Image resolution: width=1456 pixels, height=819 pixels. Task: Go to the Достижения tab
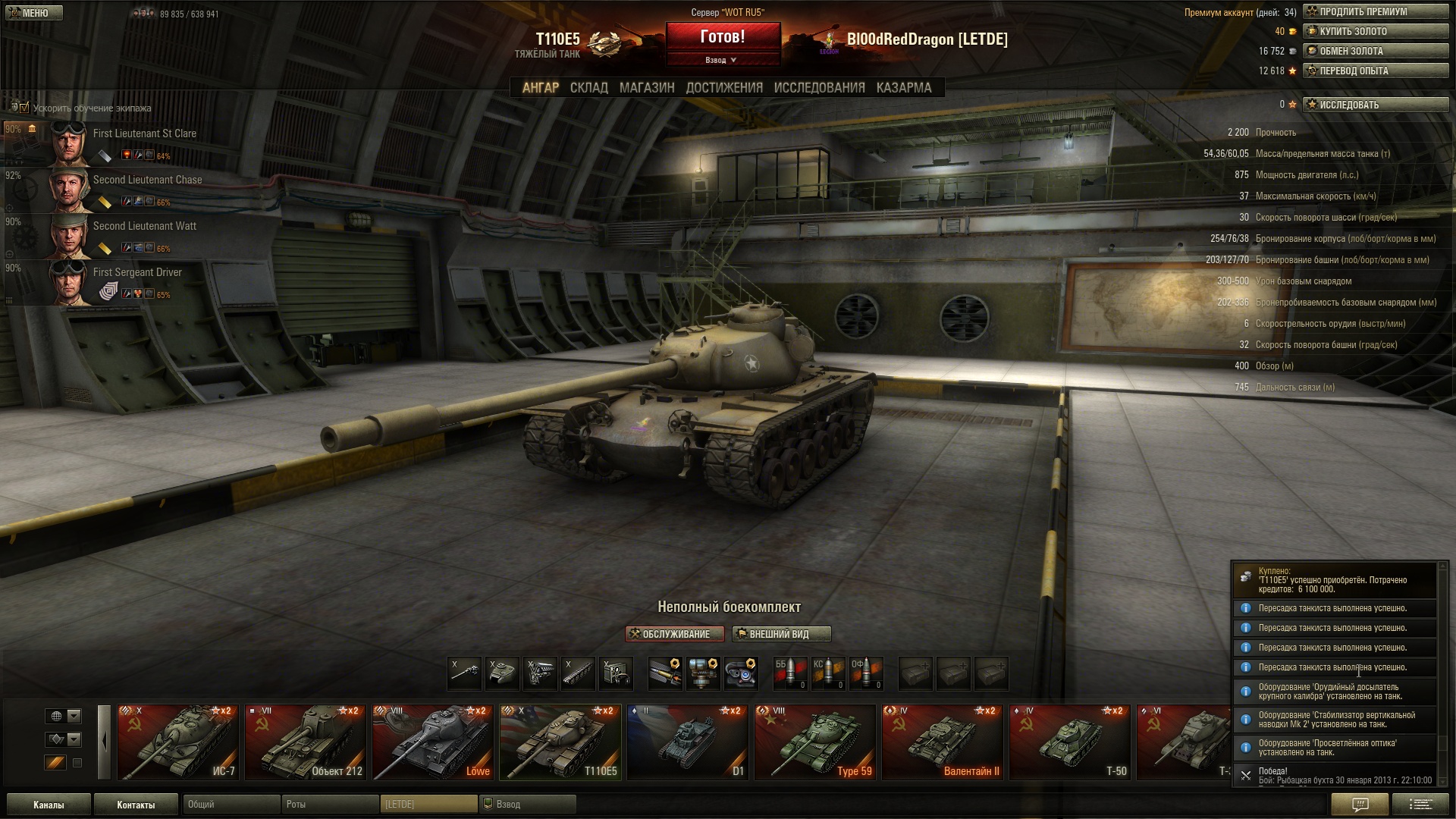click(x=723, y=88)
